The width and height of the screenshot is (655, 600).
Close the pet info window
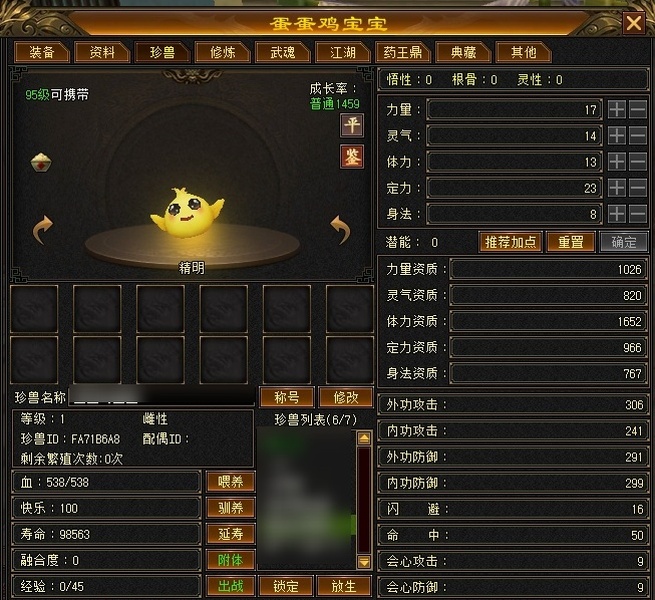(x=633, y=22)
